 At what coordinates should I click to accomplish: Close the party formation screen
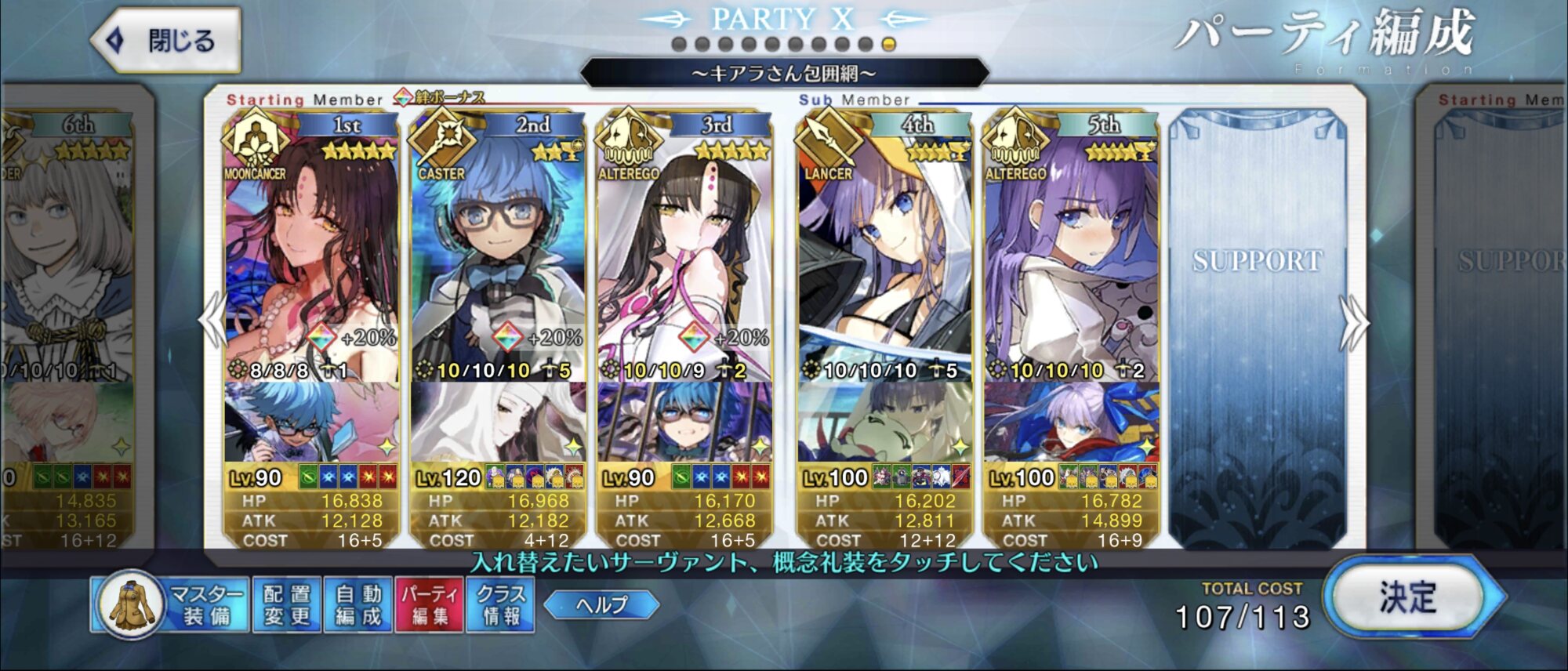[x=166, y=41]
